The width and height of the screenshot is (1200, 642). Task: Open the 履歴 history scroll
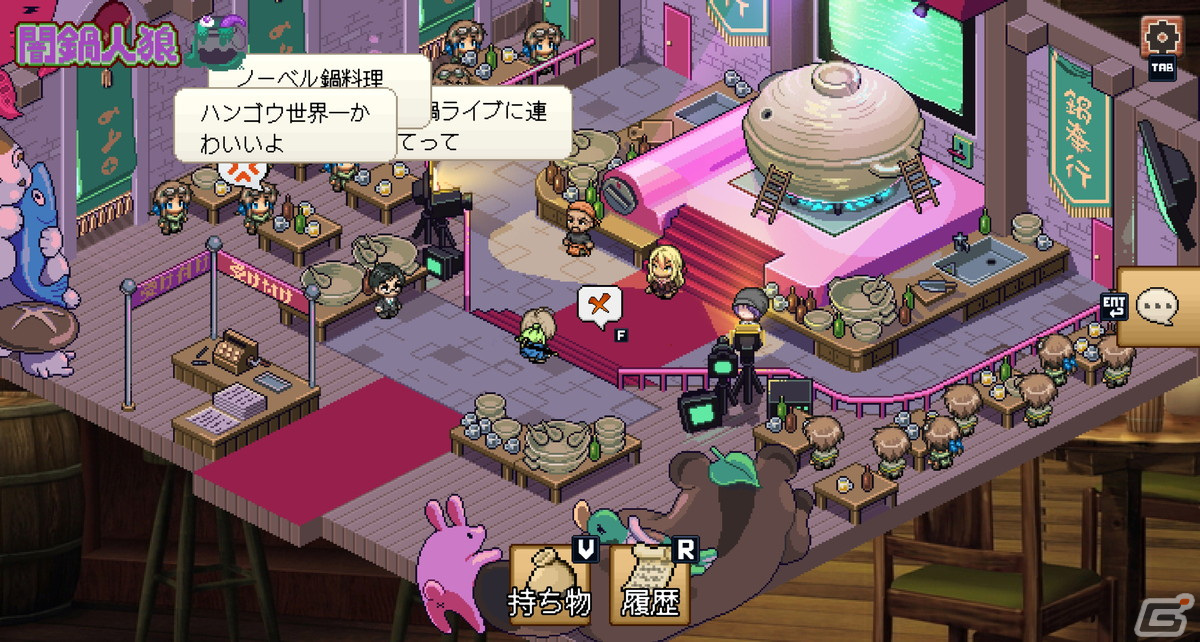point(647,582)
